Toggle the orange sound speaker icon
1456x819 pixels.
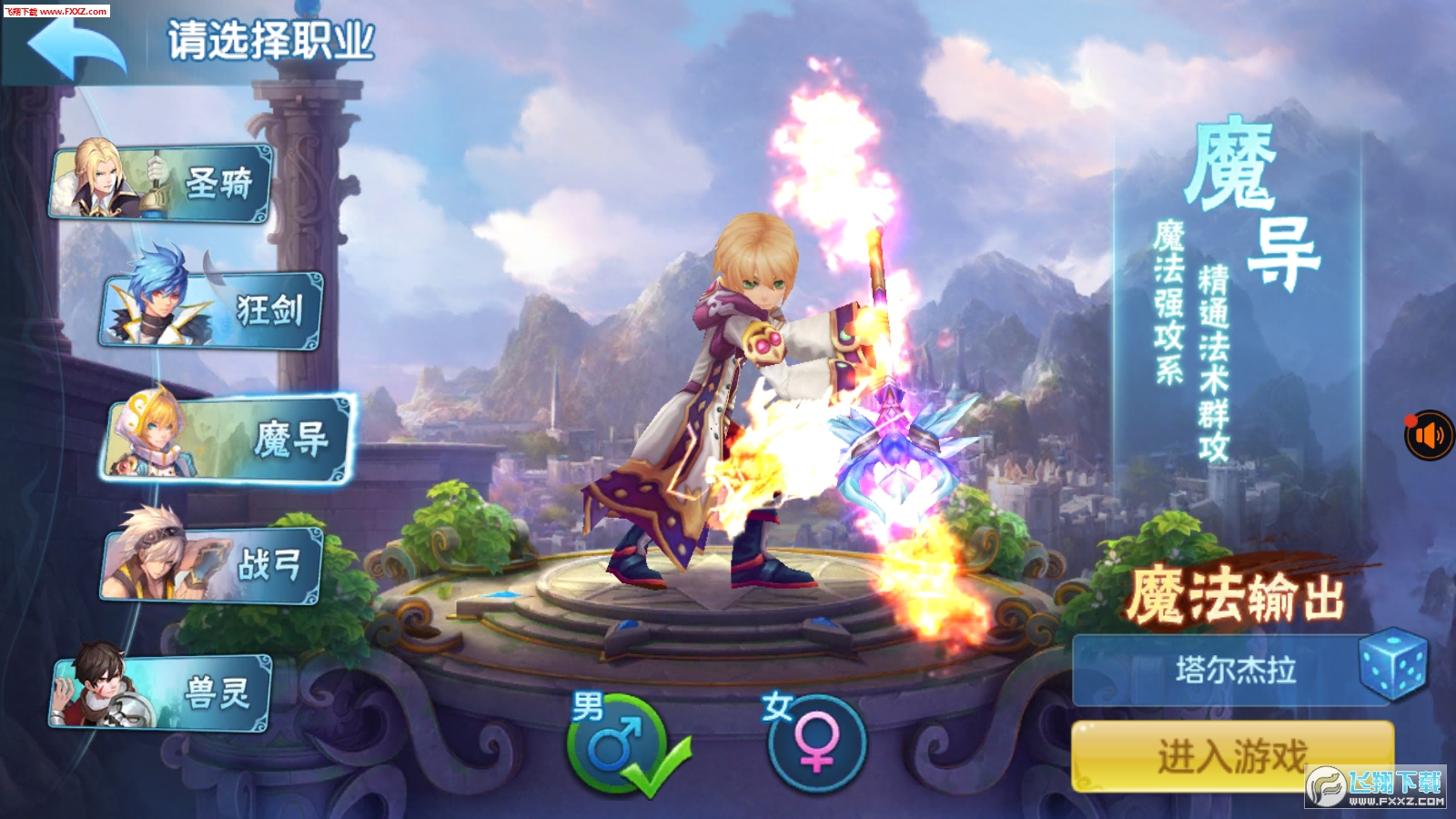[1430, 436]
